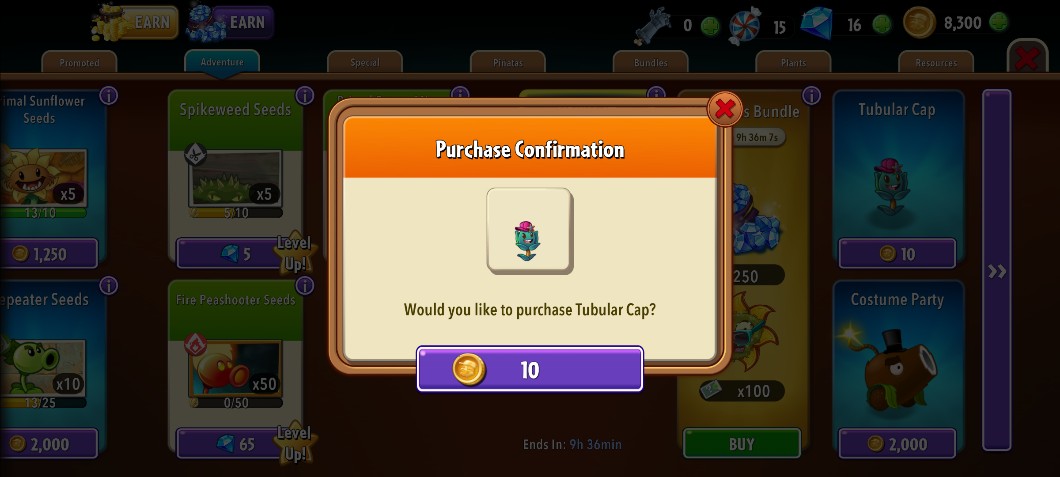The image size is (1060, 477).
Task: Open the Adventure tab
Action: point(222,61)
